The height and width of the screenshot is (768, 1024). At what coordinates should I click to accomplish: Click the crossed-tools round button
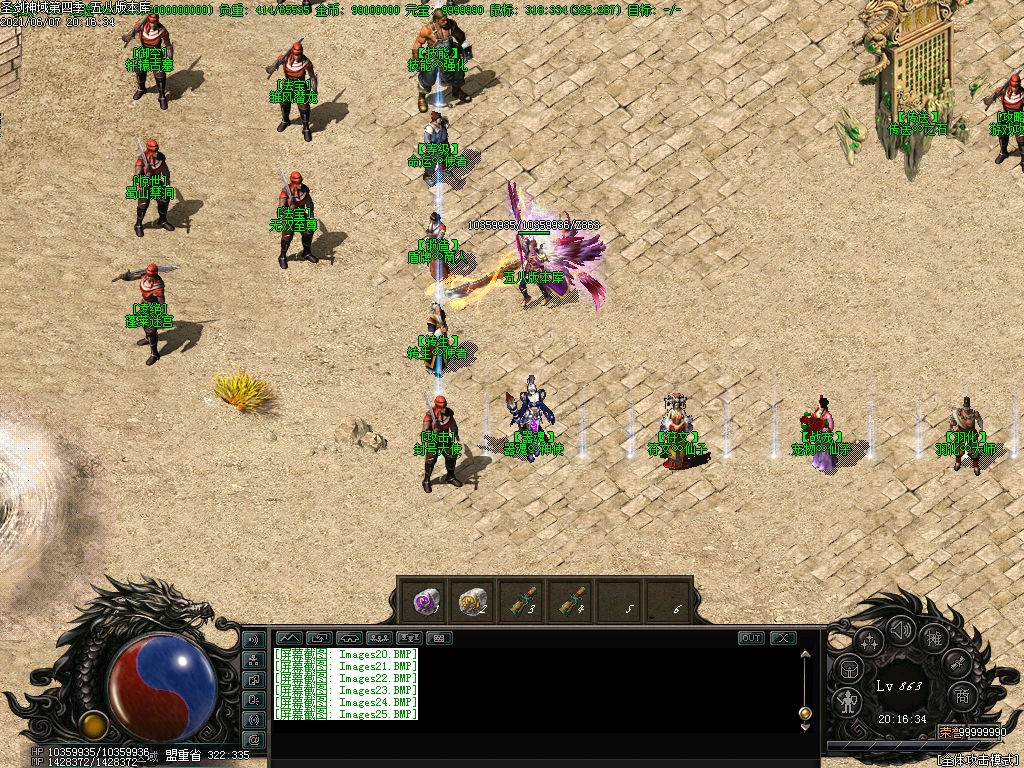pyautogui.click(x=957, y=663)
